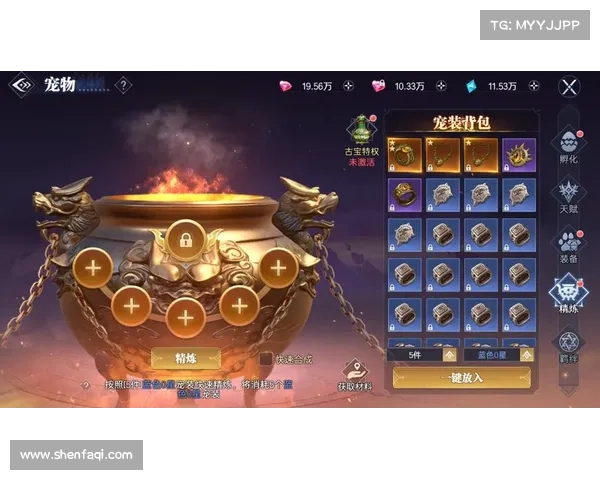Select the 精炼 refine side tab
Screen dimensions: 600x480
(x=568, y=294)
